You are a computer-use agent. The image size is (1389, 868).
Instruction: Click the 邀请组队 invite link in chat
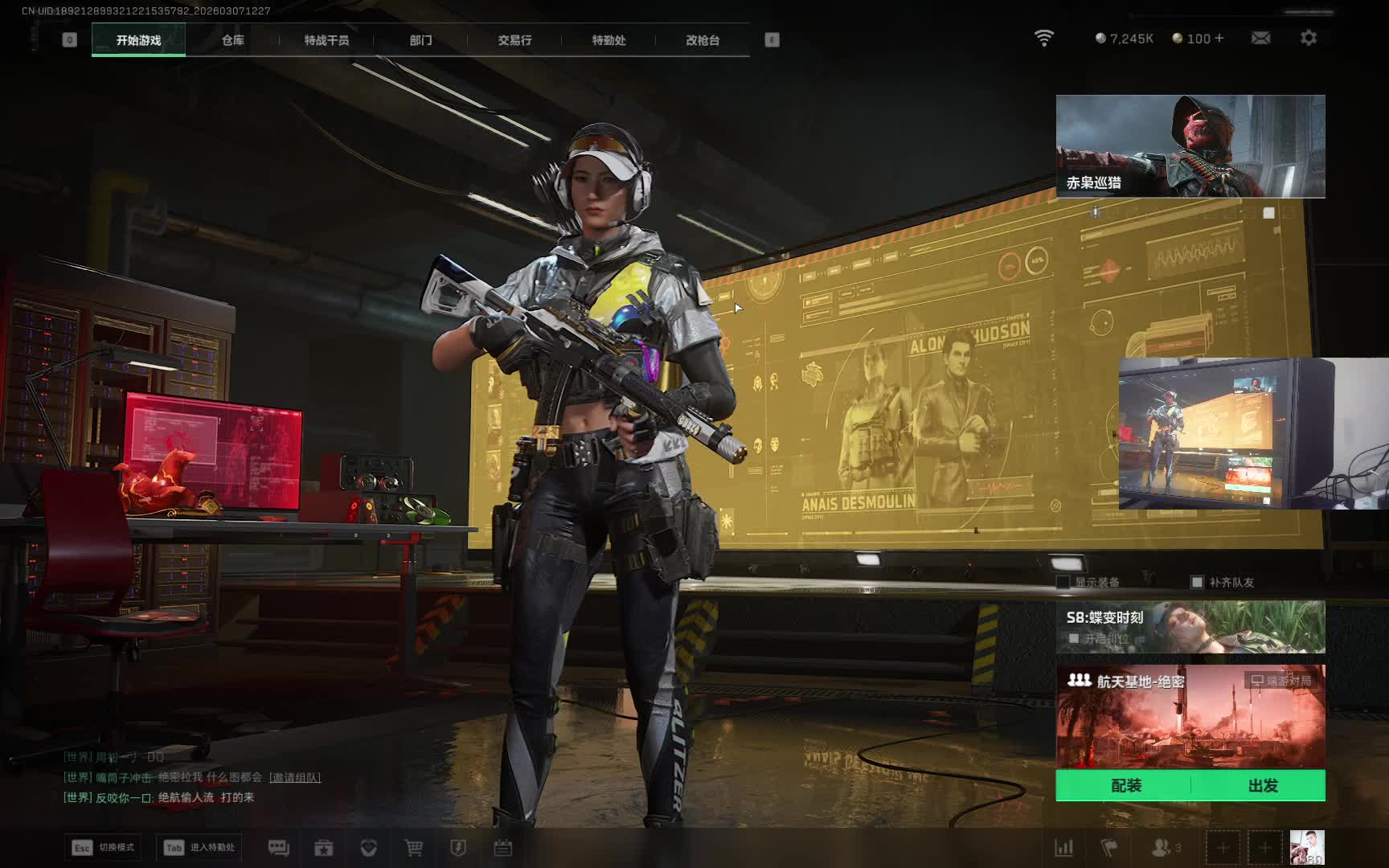point(295,777)
